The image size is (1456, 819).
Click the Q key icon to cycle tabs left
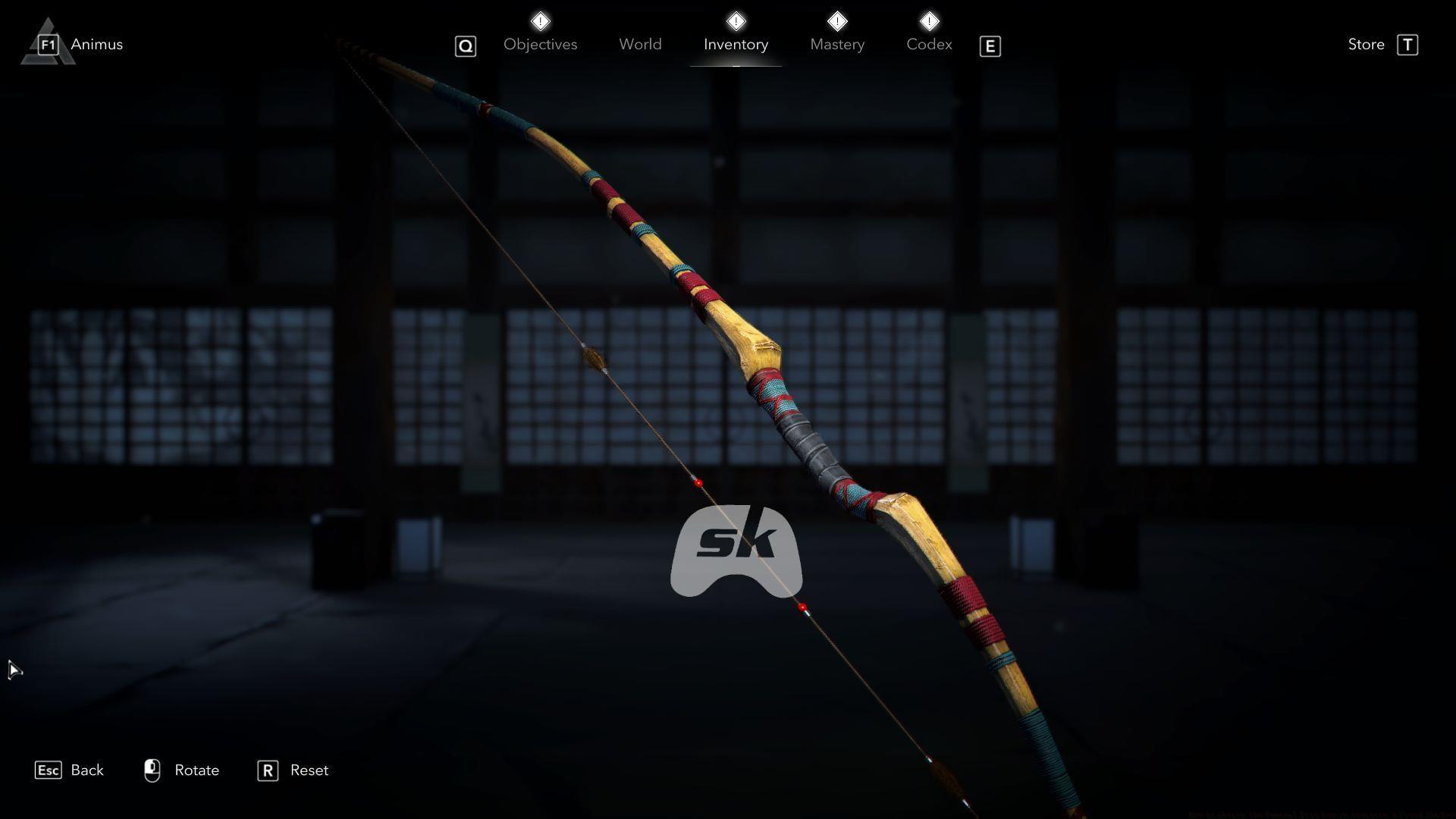point(465,46)
